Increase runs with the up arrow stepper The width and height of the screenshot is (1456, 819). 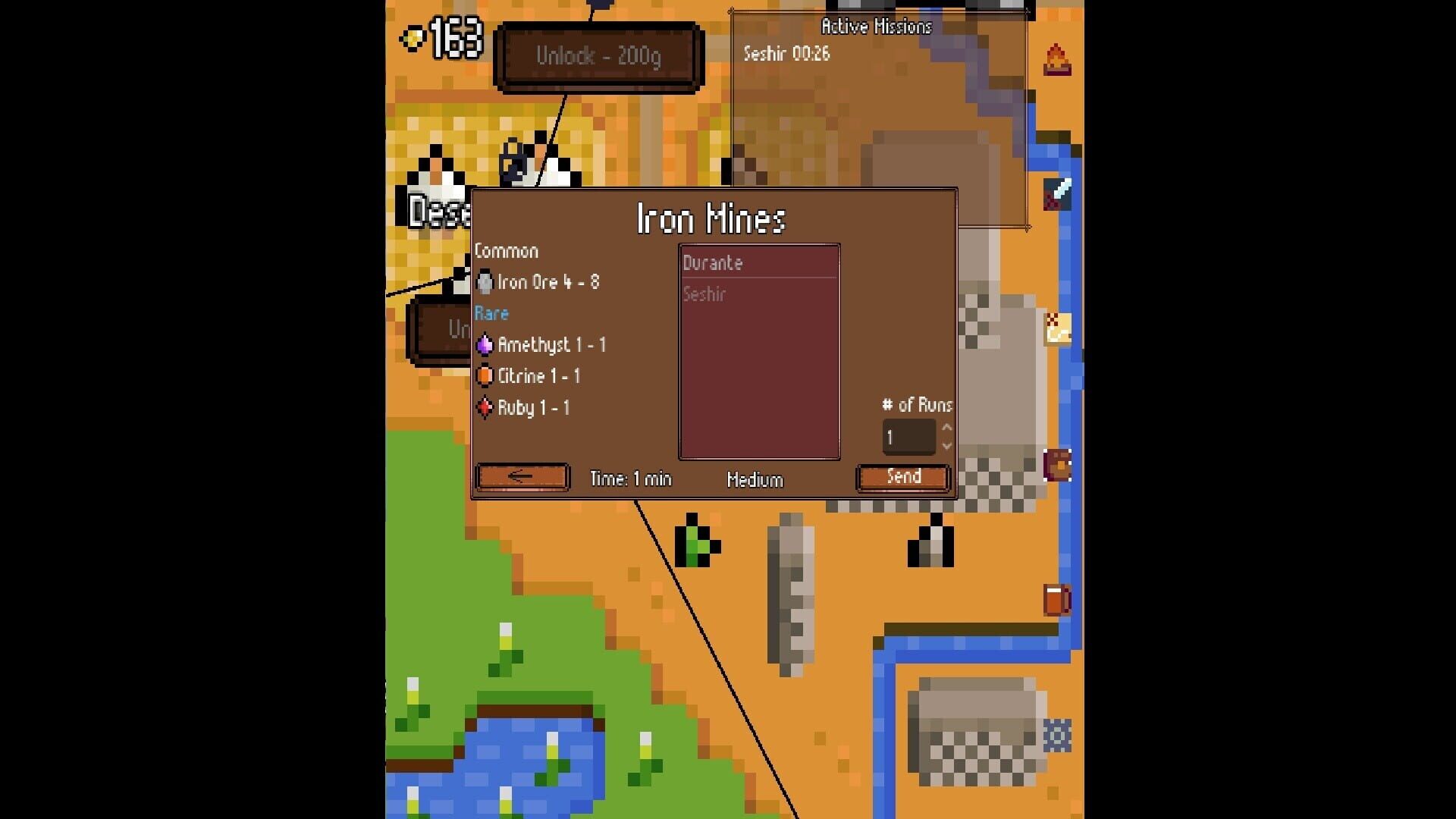point(946,427)
